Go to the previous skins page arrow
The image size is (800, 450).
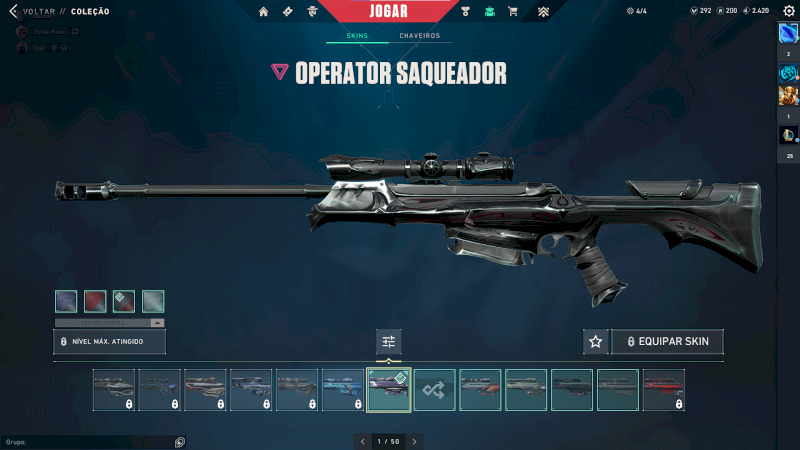(363, 441)
